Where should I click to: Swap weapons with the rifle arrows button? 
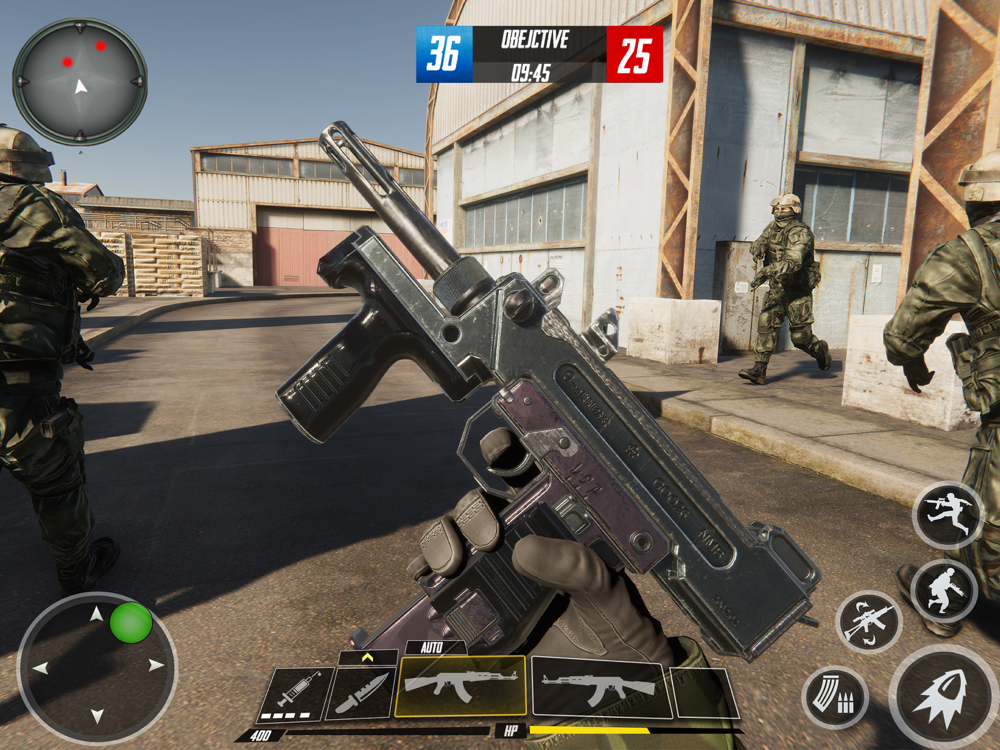click(869, 622)
